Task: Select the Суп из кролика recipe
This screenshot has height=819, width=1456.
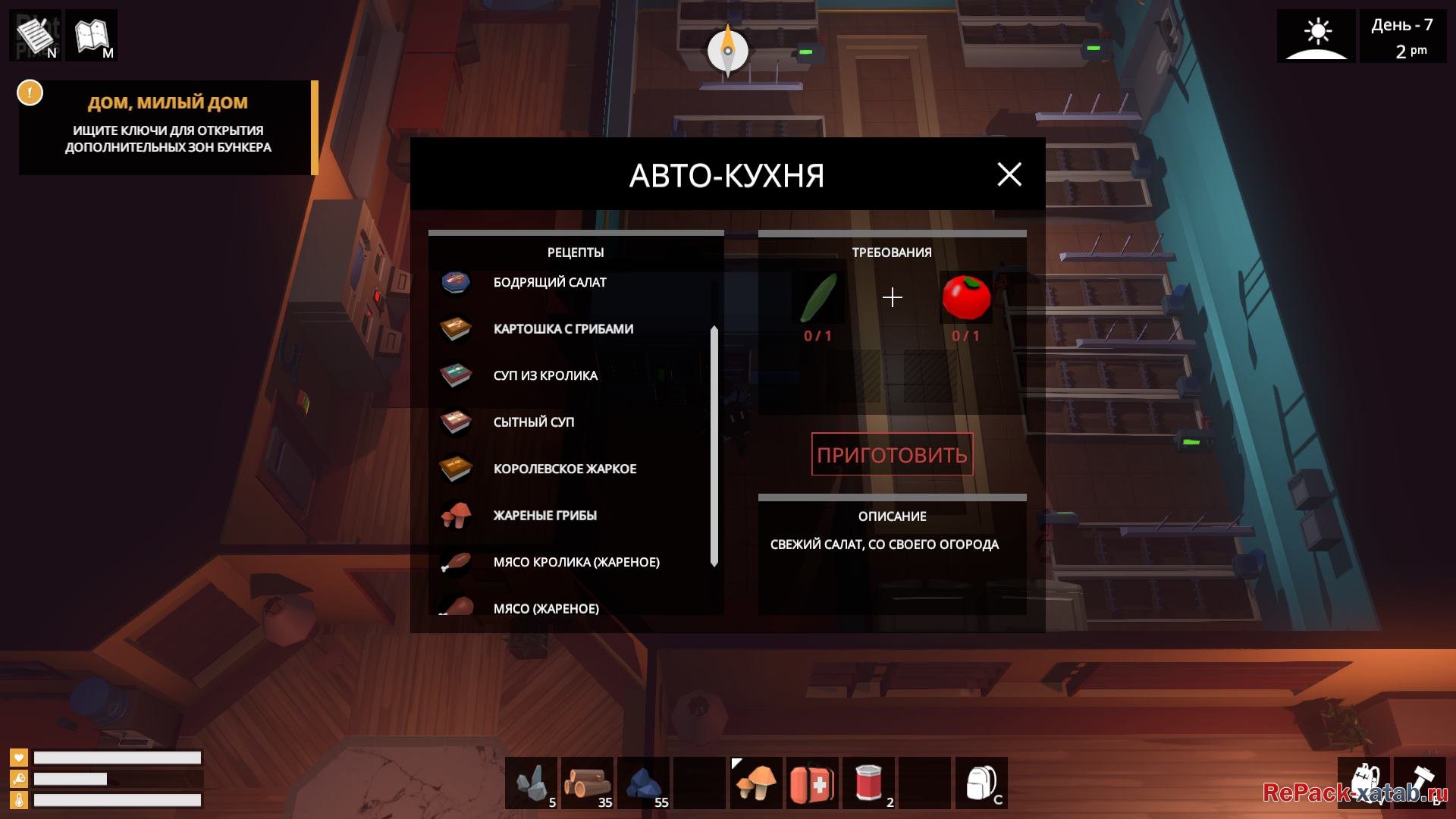Action: 544,376
